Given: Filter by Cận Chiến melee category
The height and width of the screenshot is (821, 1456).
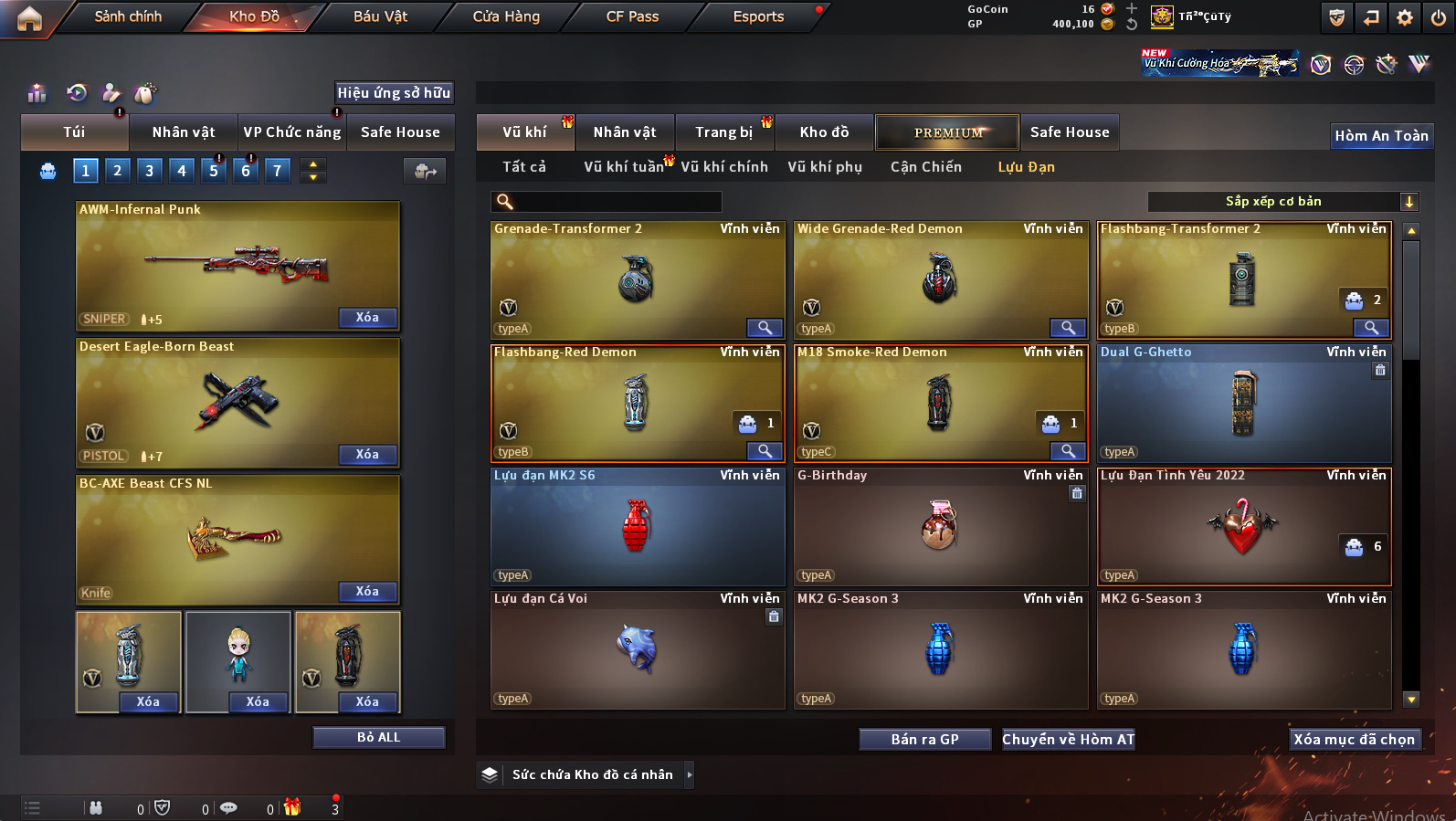Looking at the screenshot, I should (925, 167).
